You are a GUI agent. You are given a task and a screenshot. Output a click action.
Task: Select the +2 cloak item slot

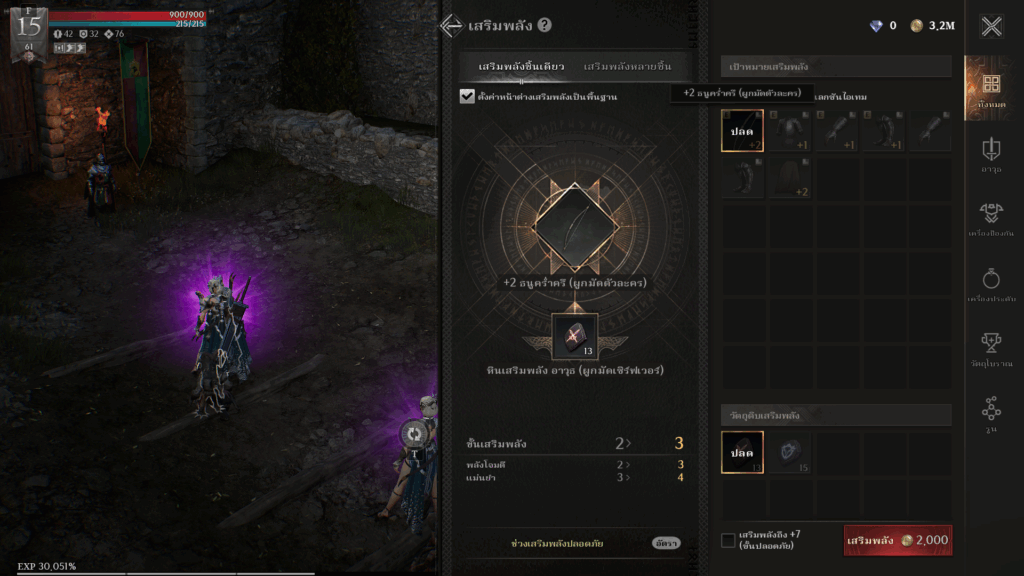pyautogui.click(x=789, y=177)
